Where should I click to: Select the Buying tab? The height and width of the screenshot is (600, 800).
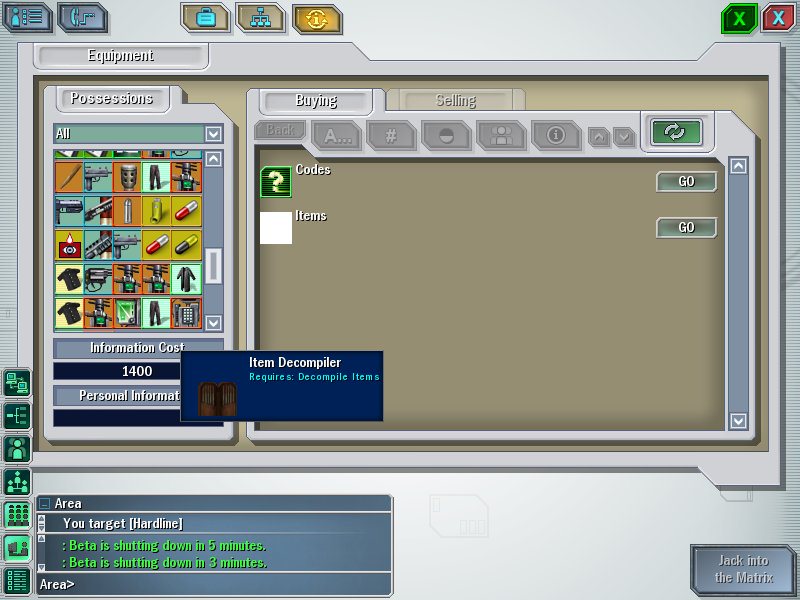click(316, 101)
